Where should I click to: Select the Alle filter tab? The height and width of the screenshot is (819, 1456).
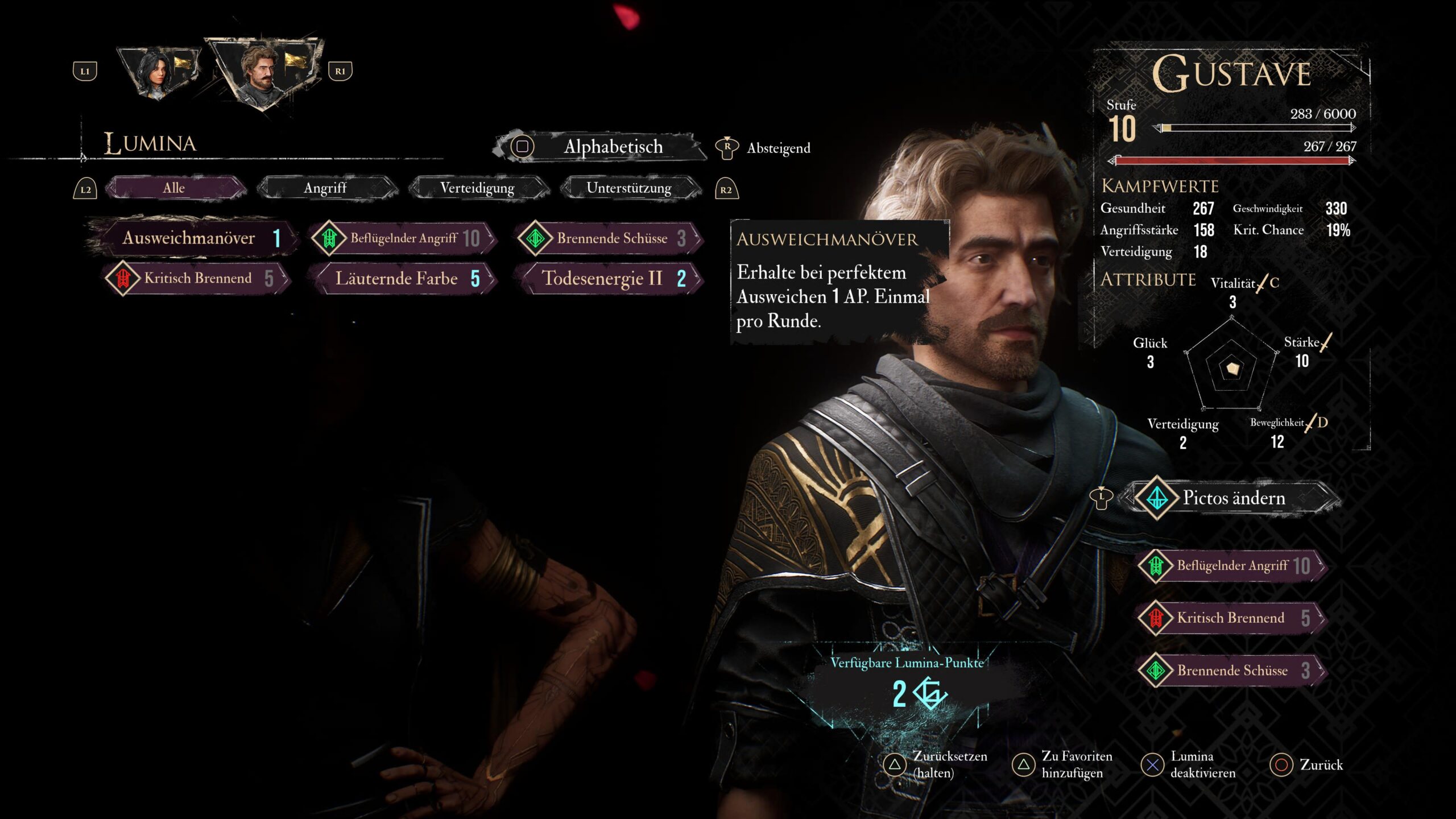[x=174, y=188]
